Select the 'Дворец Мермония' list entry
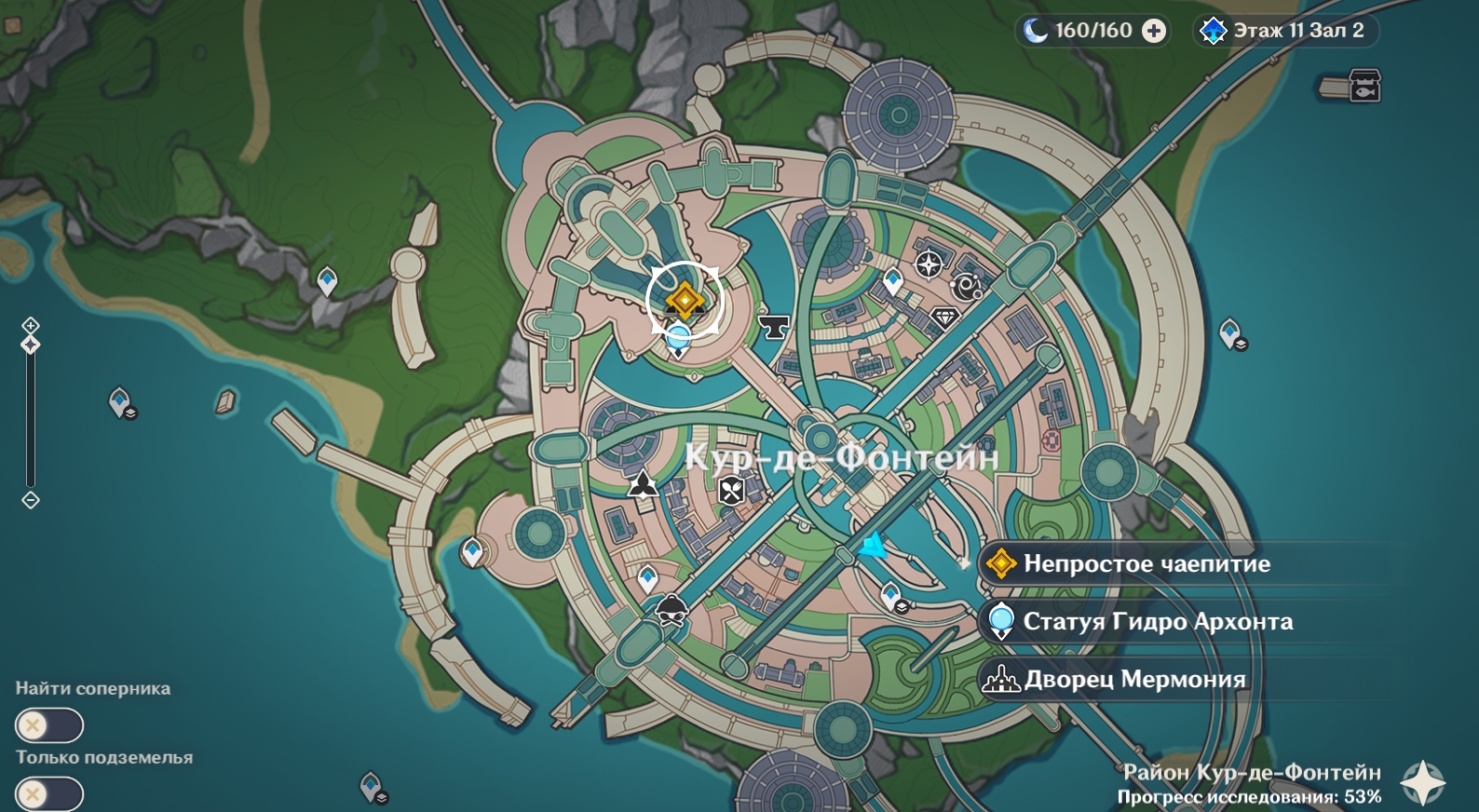 point(1134,680)
